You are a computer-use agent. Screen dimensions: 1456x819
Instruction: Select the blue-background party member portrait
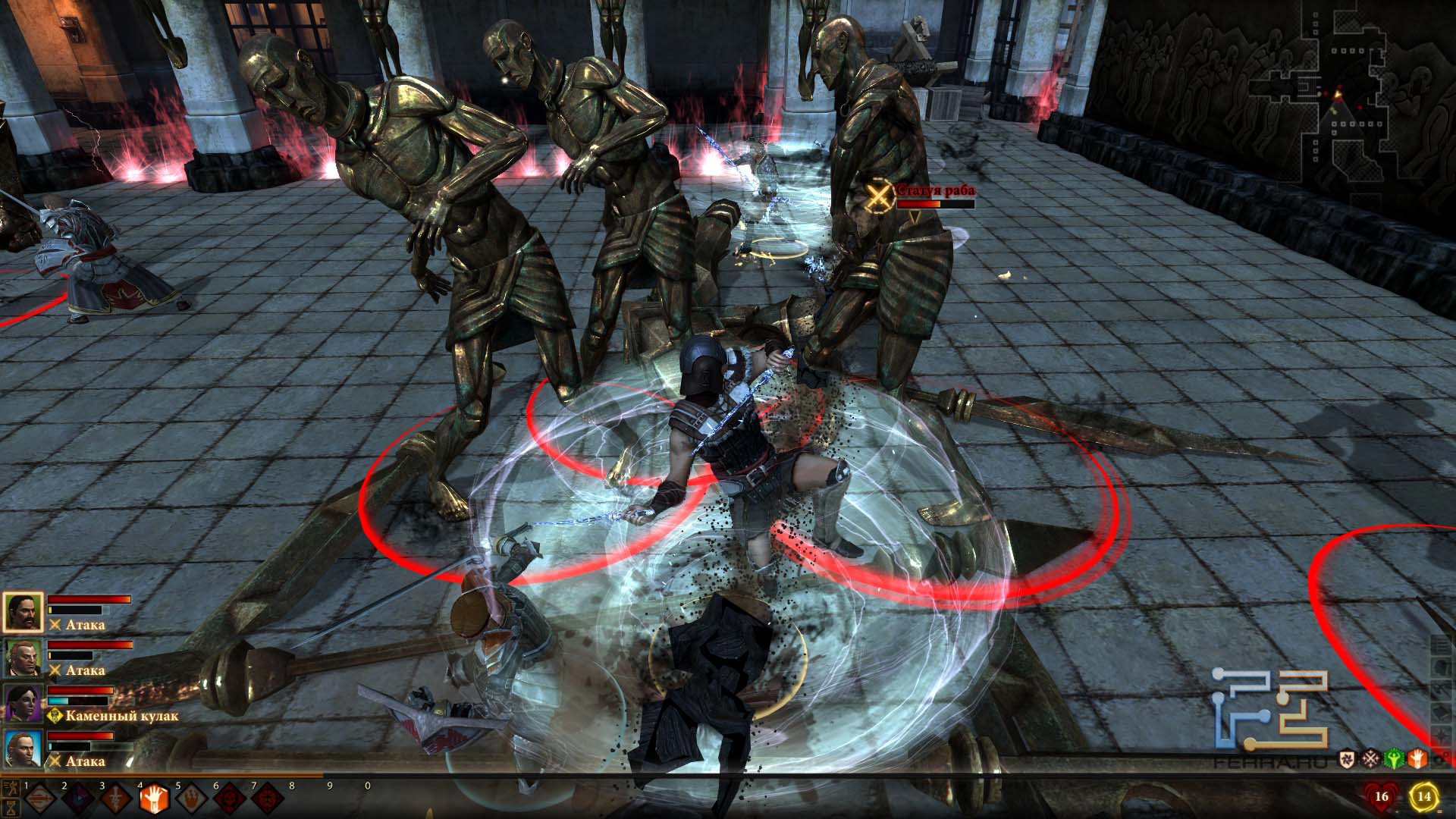23,748
